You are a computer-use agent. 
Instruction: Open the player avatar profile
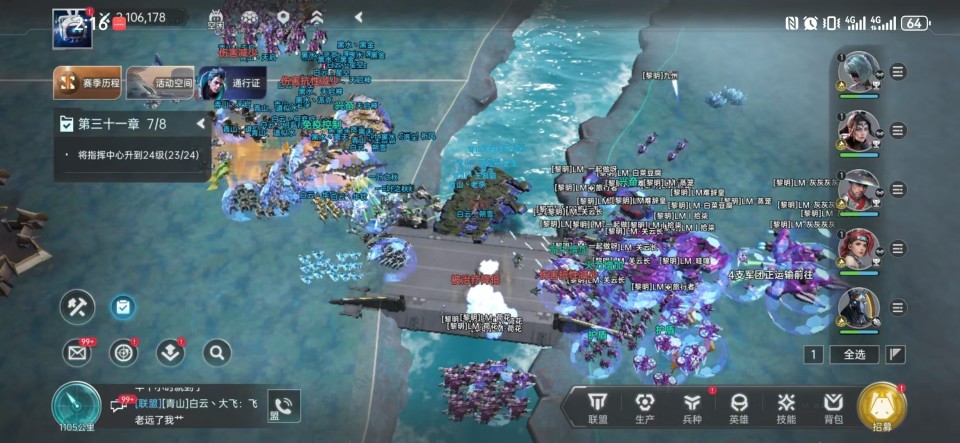[72, 26]
